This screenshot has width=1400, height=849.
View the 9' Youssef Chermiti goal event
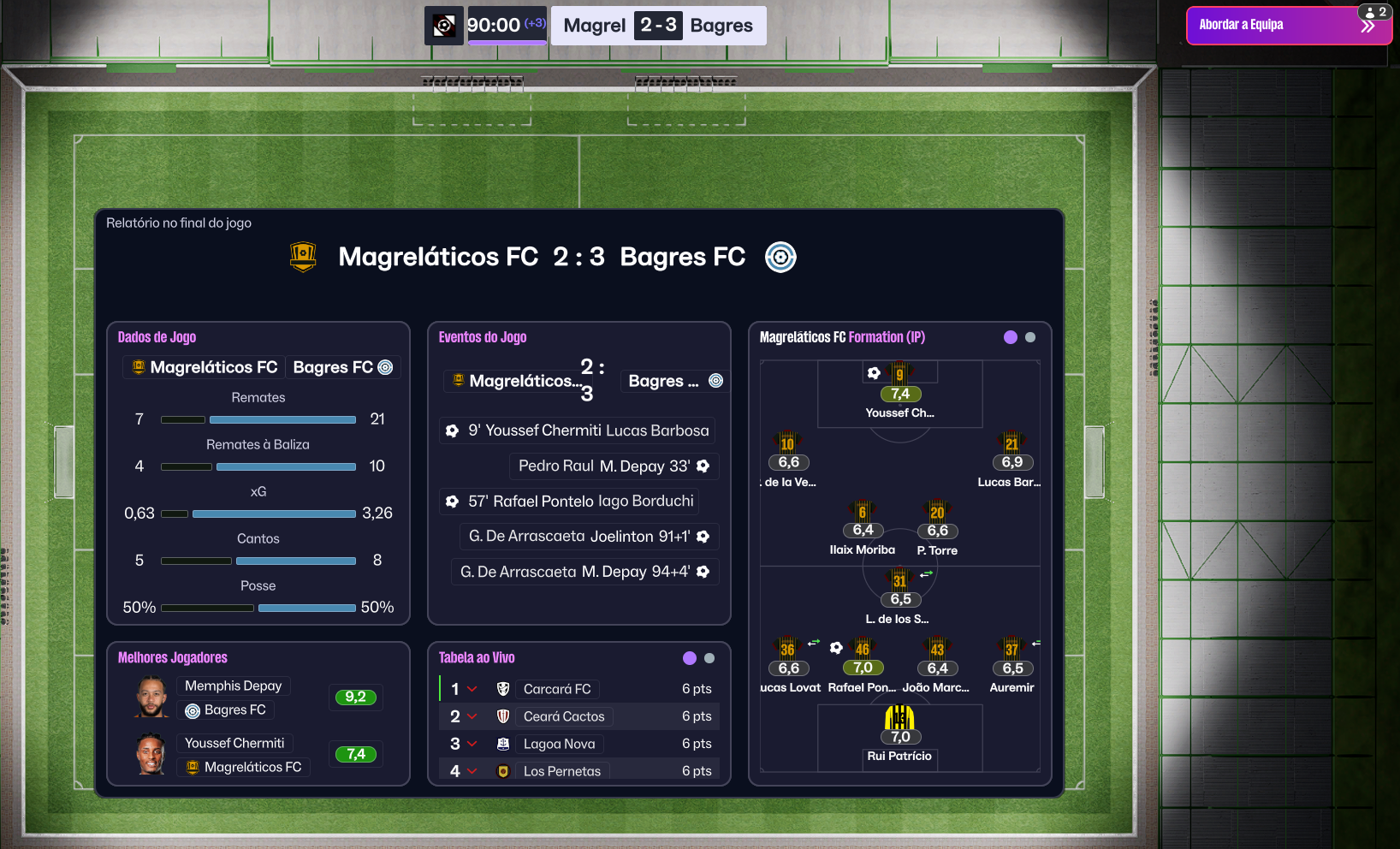[x=578, y=430]
